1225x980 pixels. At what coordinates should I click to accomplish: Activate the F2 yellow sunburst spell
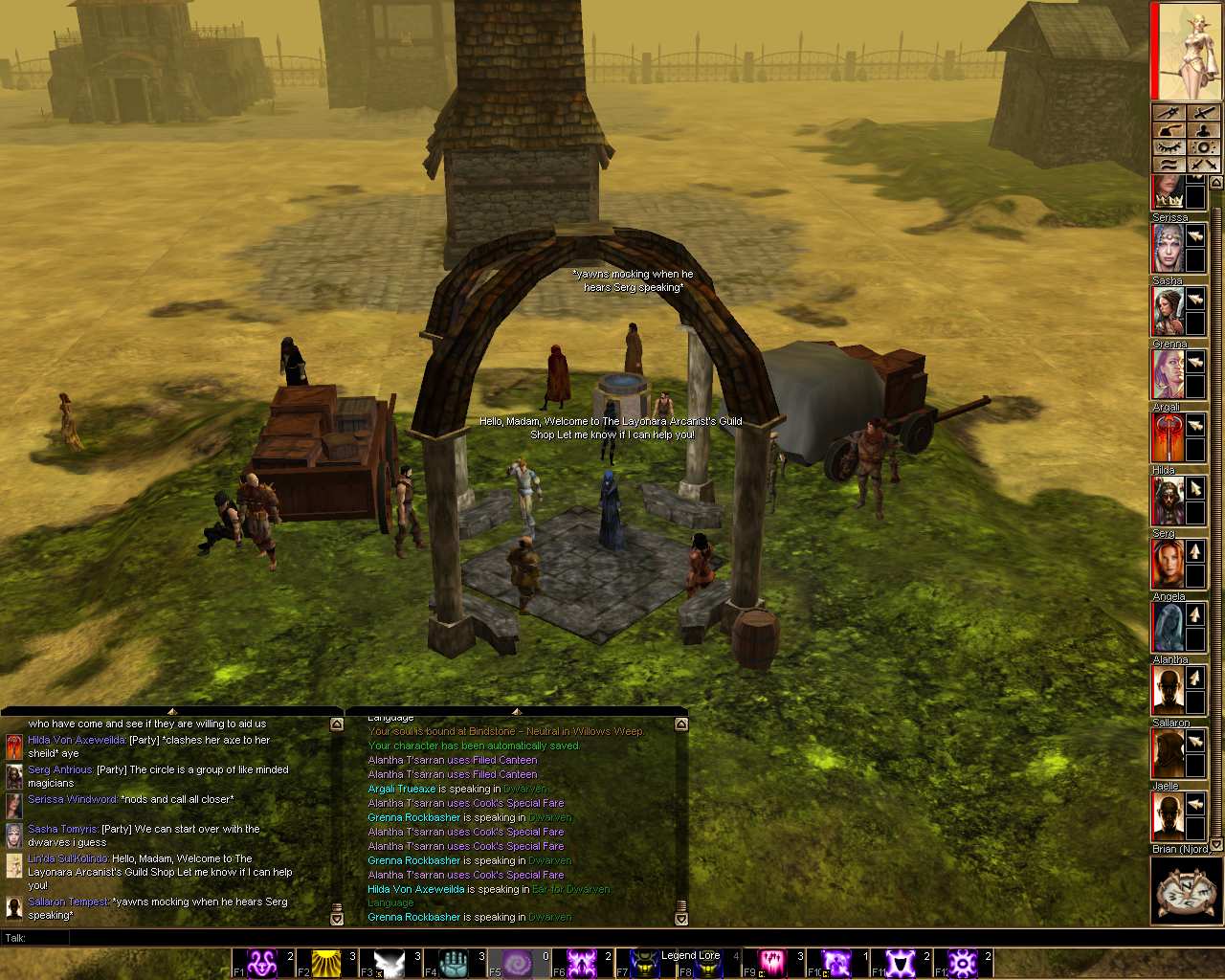pyautogui.click(x=326, y=963)
